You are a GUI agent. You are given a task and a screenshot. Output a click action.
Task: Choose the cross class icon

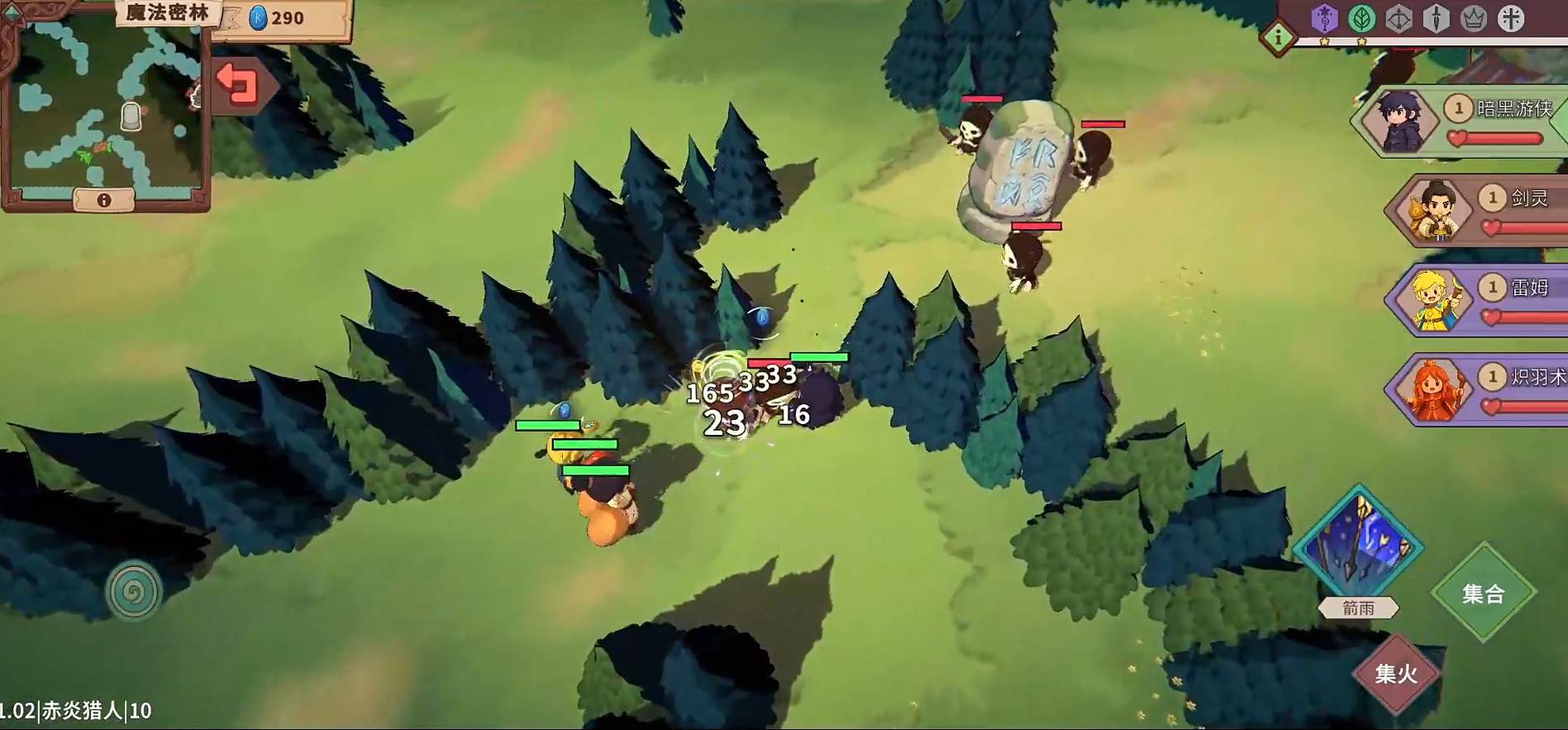(x=1511, y=18)
